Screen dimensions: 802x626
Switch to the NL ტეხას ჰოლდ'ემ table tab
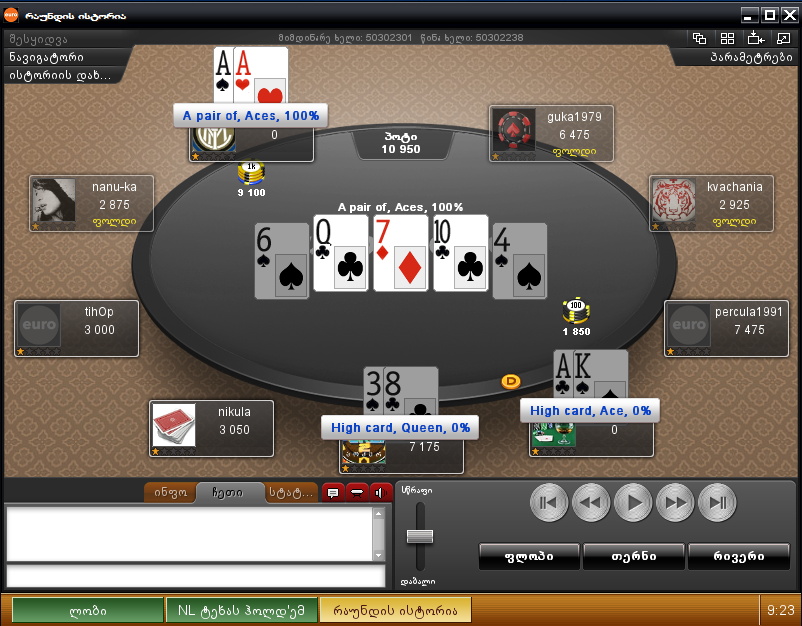tap(242, 610)
